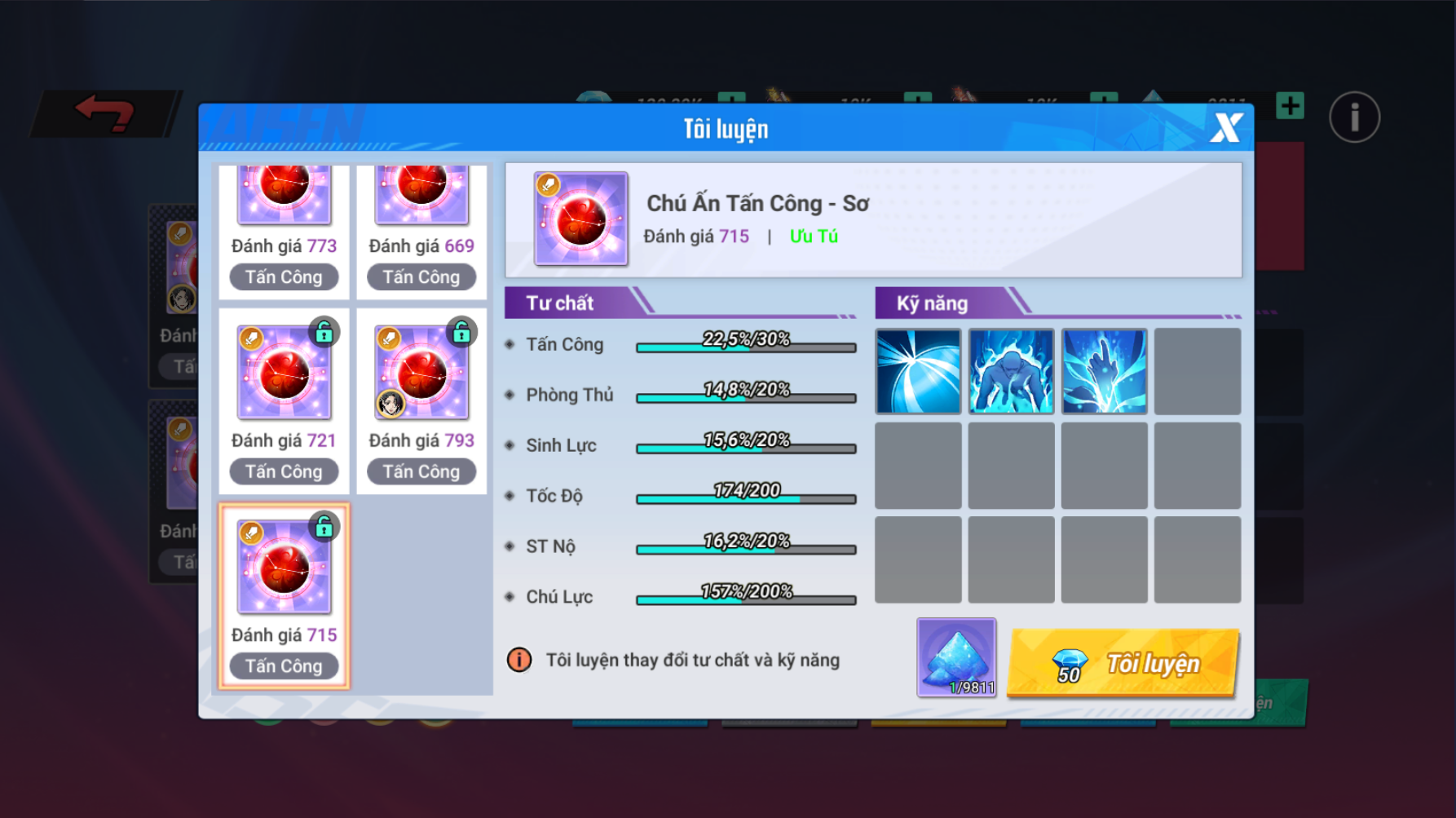Close the Tôi luyện dialog
This screenshot has width=1456, height=818.
1225,128
